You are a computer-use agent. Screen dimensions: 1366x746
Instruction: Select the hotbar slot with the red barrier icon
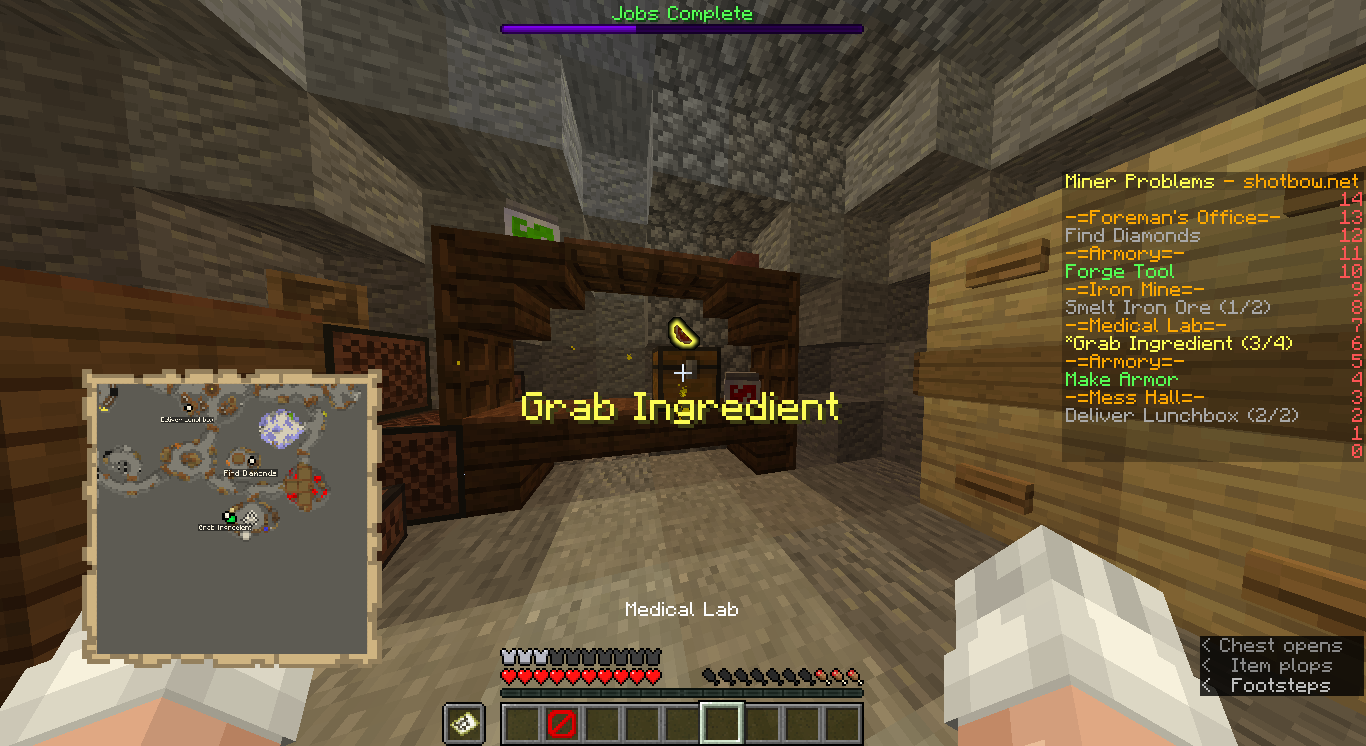[561, 723]
